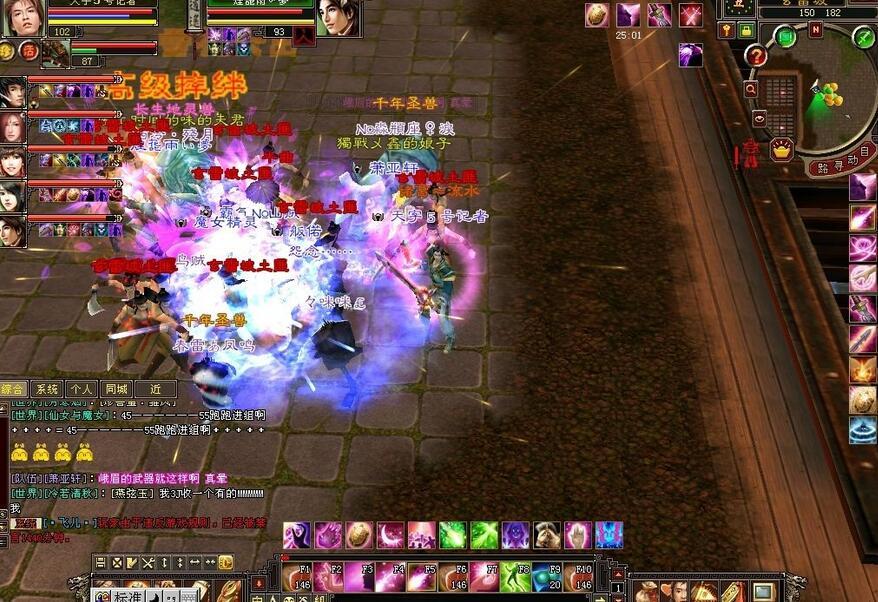Open the magnifier search button by minimap

point(750,89)
